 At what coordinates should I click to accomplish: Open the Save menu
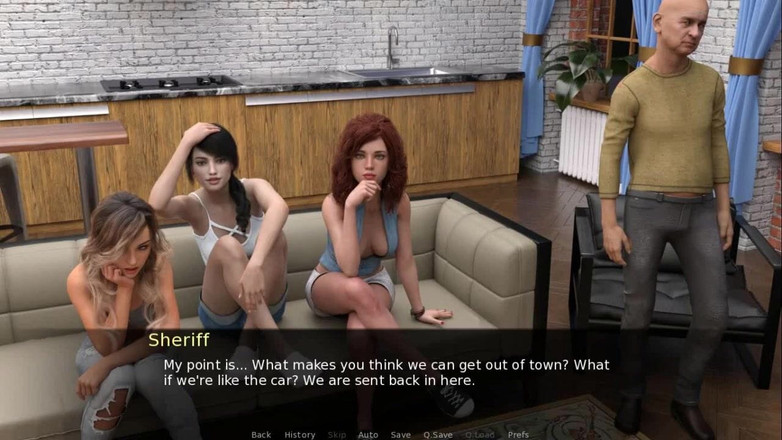coord(400,435)
